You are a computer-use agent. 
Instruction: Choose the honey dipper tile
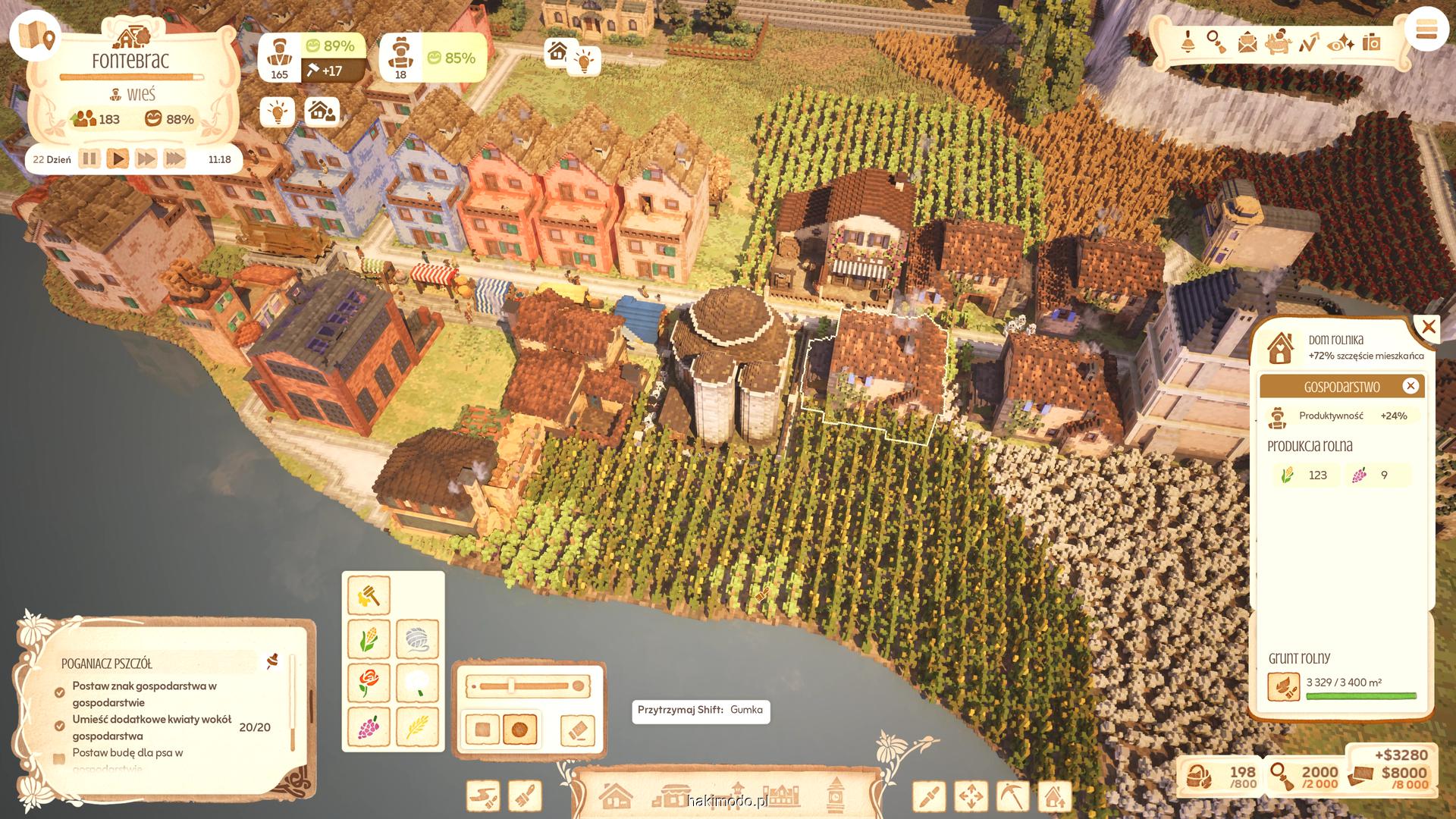[x=369, y=595]
